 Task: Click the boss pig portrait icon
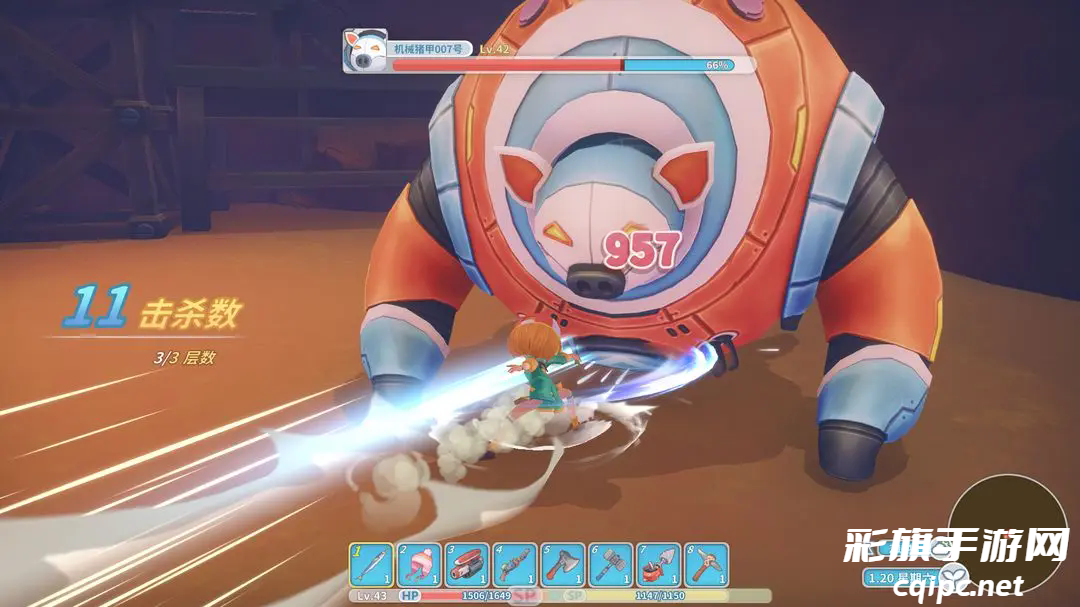[365, 50]
